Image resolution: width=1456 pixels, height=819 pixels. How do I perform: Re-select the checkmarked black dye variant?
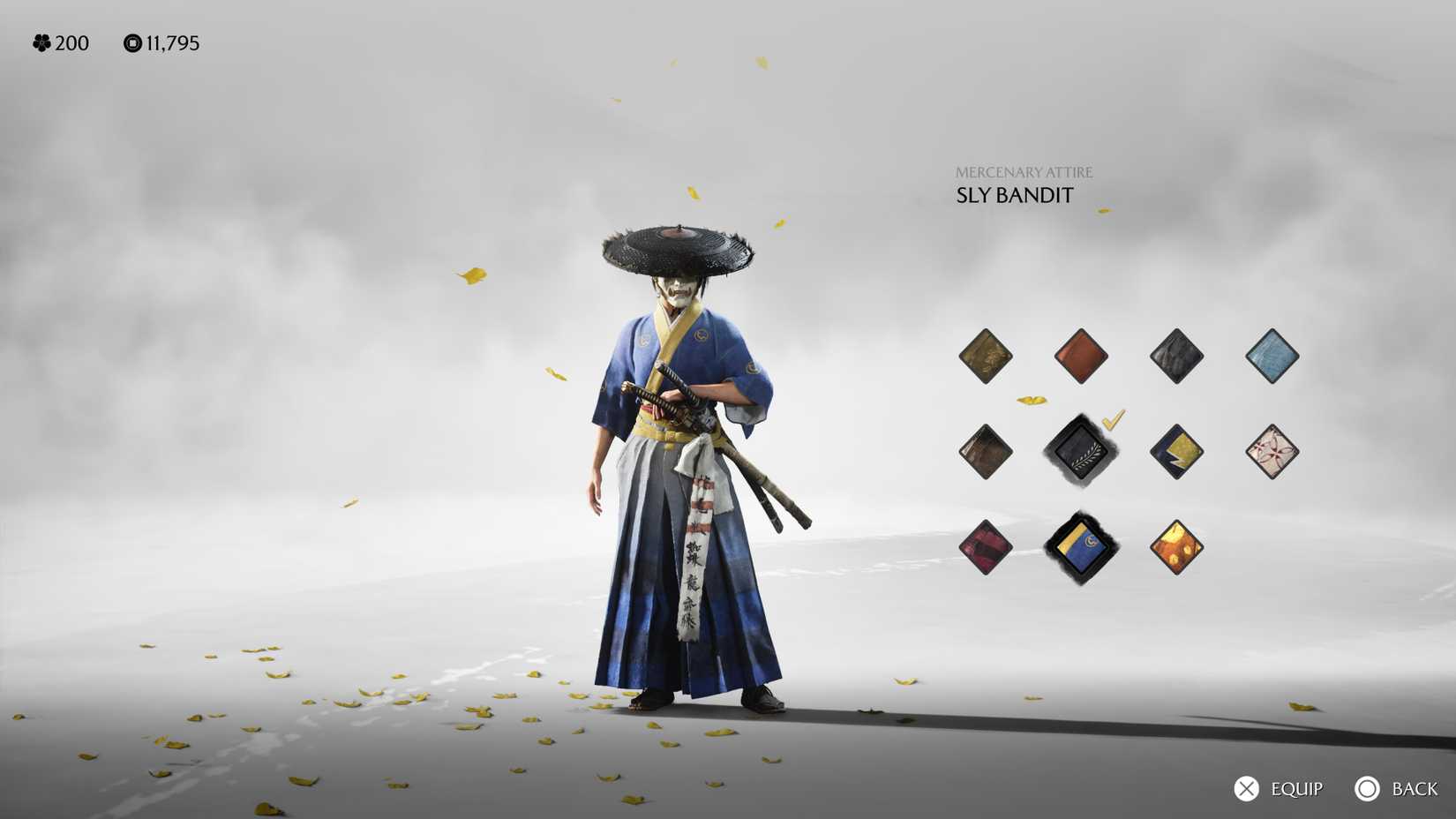[x=1082, y=452]
